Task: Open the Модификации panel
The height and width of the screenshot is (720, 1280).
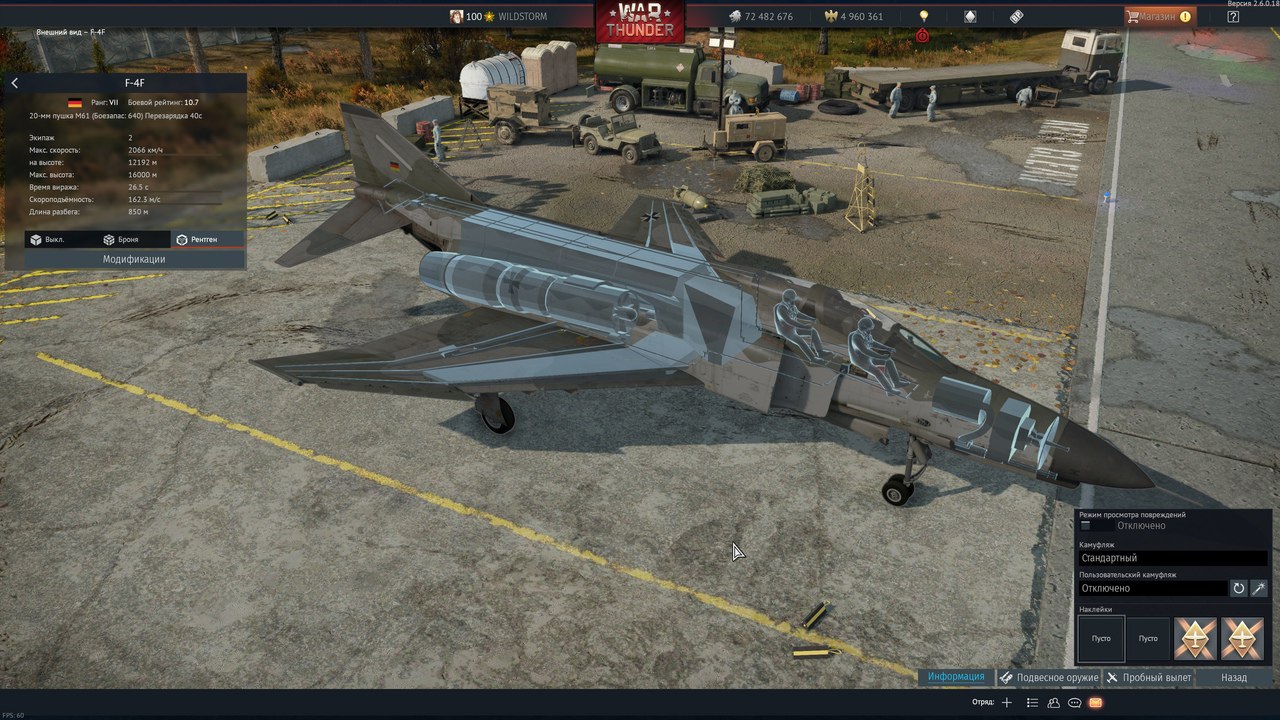Action: click(134, 259)
